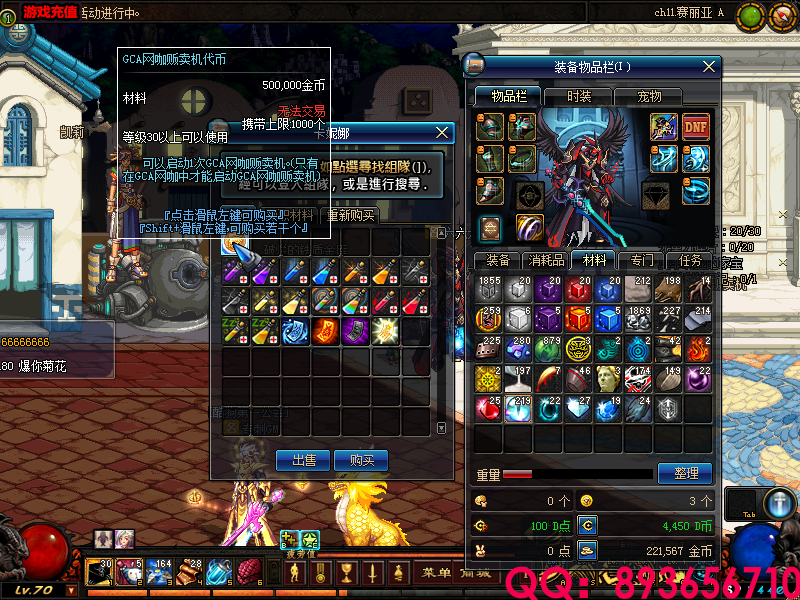
Task: Open the 宠物 pet tab
Action: (649, 96)
